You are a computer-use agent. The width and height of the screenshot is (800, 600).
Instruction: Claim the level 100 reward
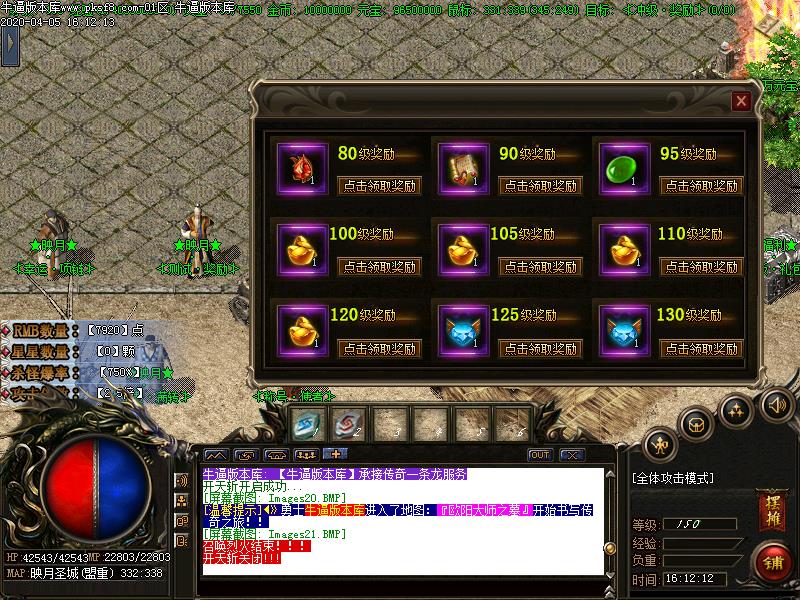coord(379,266)
